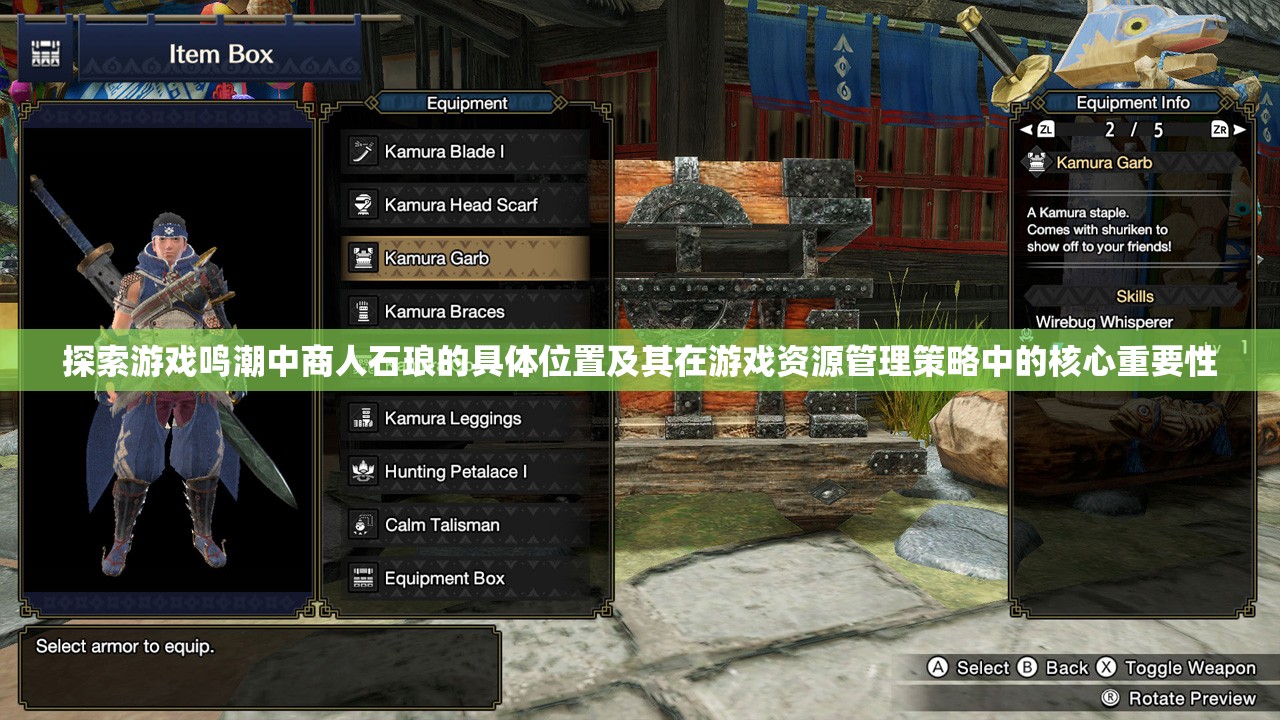Select the Calm Talisman entry
The image size is (1280, 720).
pyautogui.click(x=465, y=524)
